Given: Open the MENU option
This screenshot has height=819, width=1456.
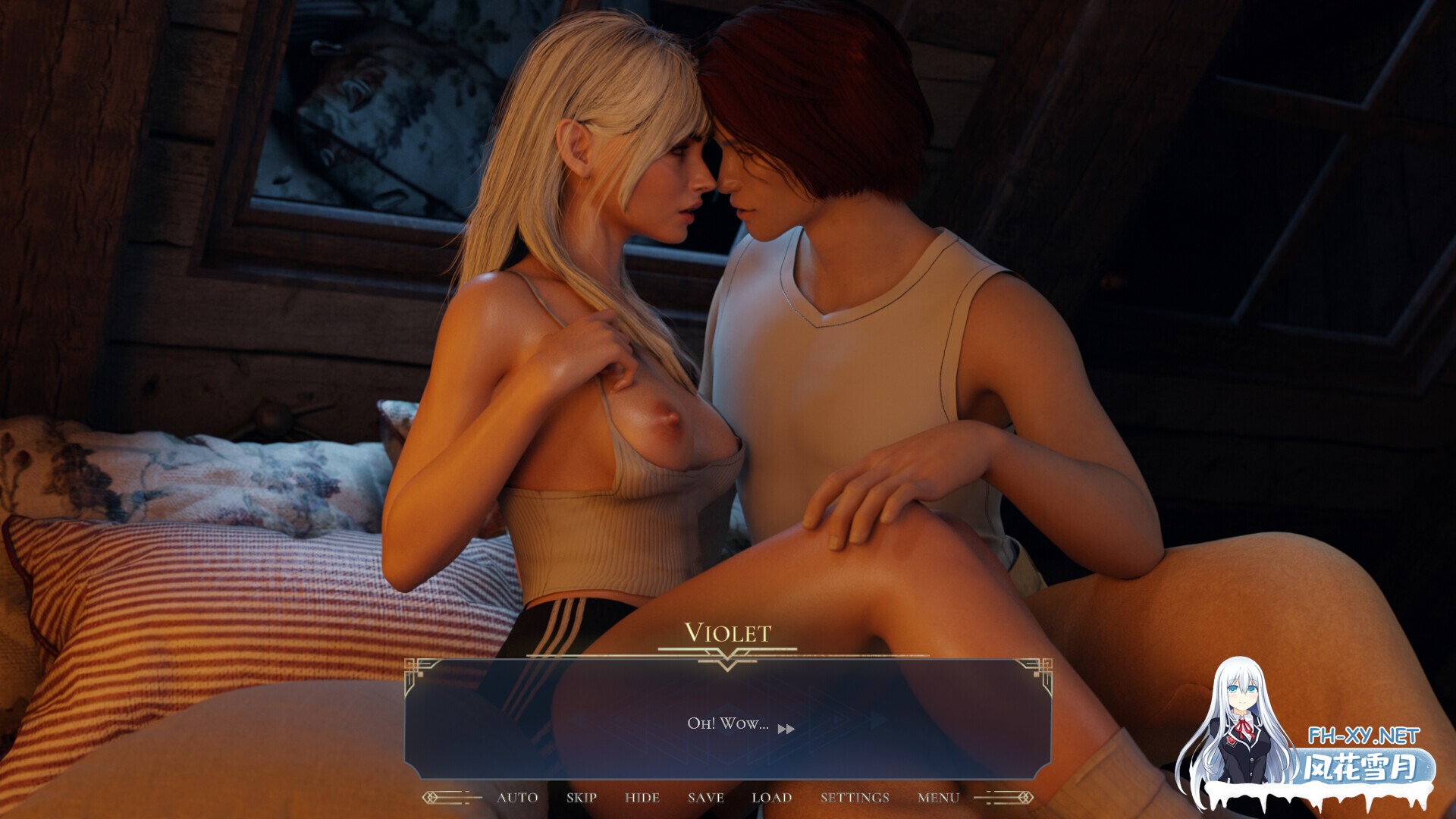Looking at the screenshot, I should point(937,798).
